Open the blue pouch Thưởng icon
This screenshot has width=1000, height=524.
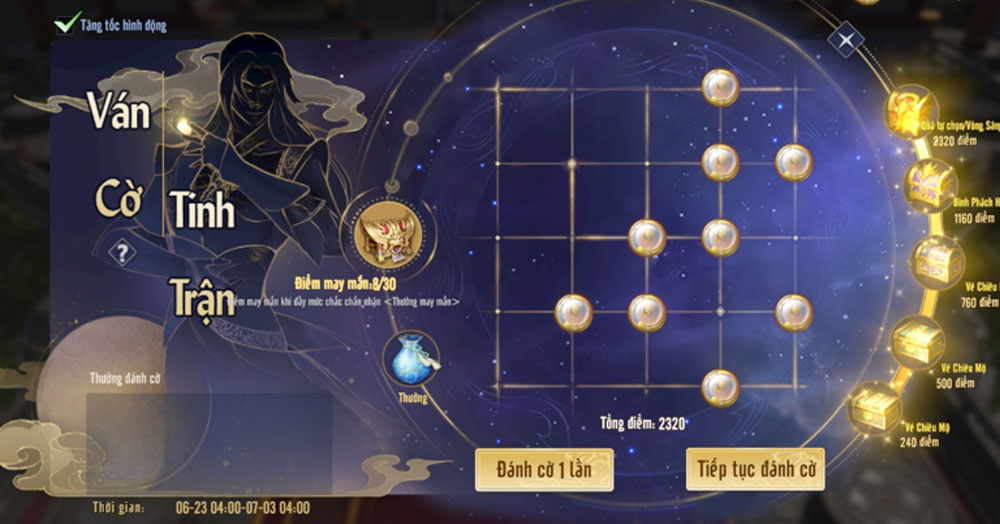pos(410,360)
